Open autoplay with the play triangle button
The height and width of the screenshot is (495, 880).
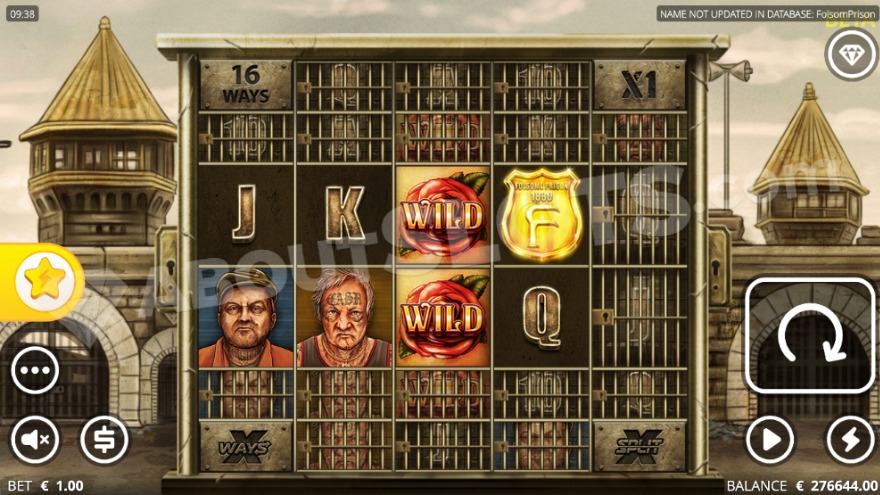[770, 439]
